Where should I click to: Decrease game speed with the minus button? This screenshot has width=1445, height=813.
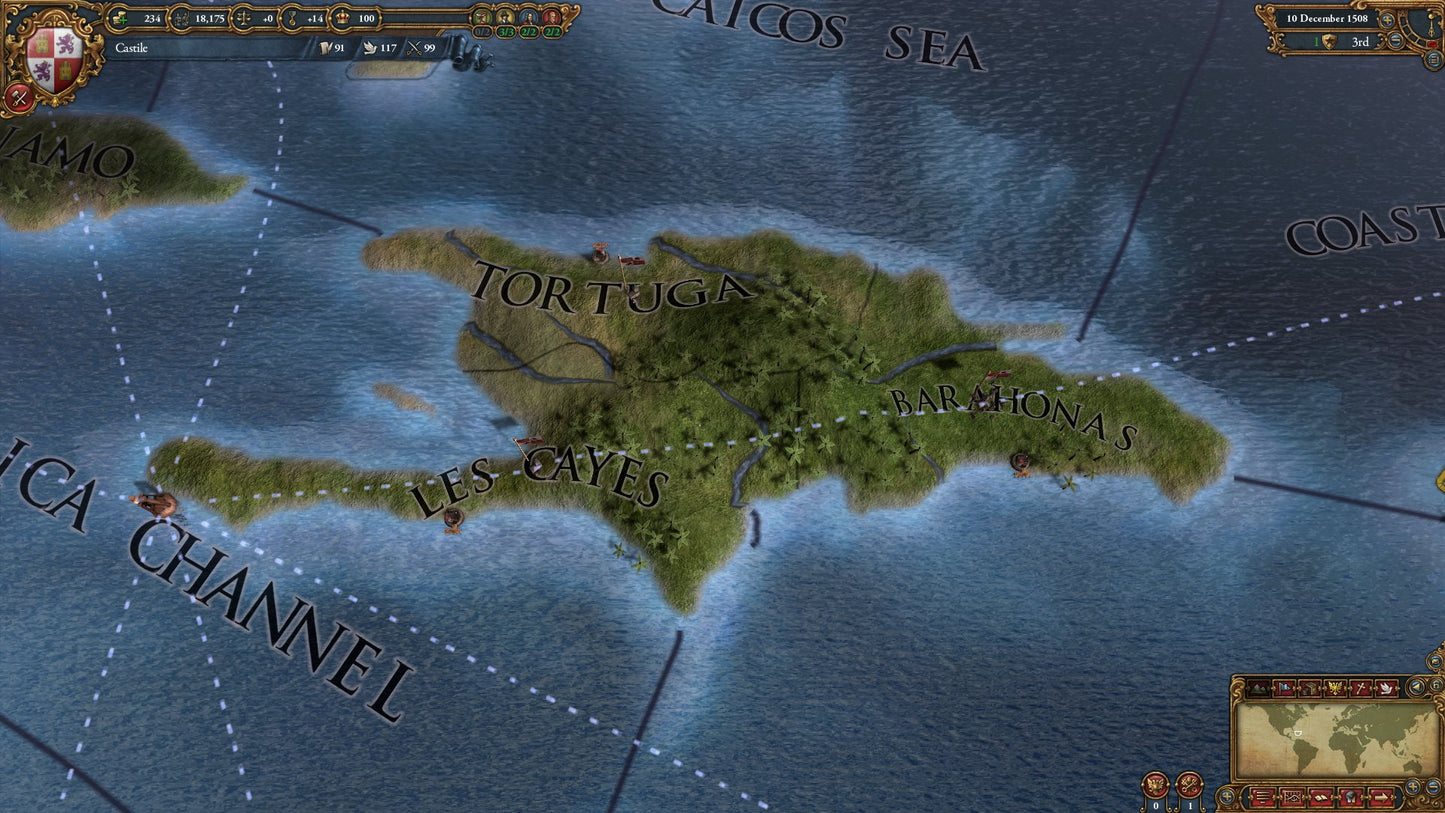(x=1394, y=41)
